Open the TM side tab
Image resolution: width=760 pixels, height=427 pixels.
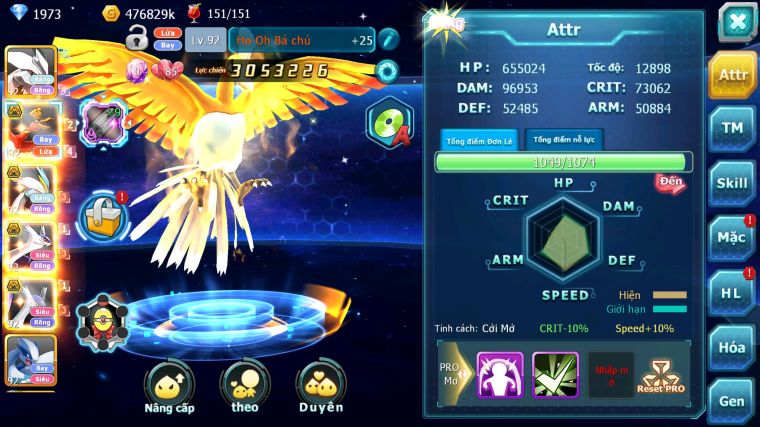tap(732, 128)
